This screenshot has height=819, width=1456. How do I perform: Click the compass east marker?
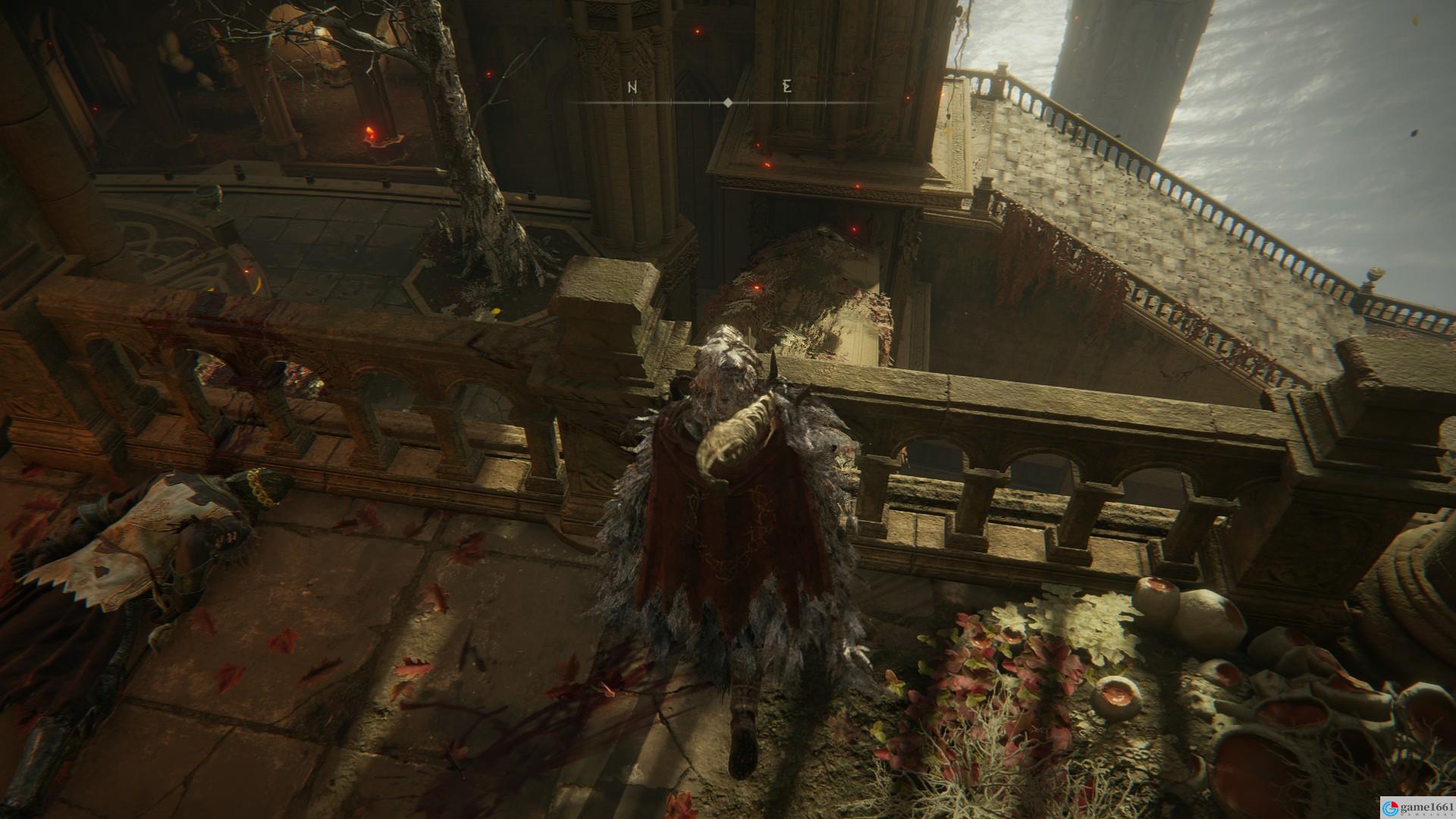pyautogui.click(x=787, y=86)
